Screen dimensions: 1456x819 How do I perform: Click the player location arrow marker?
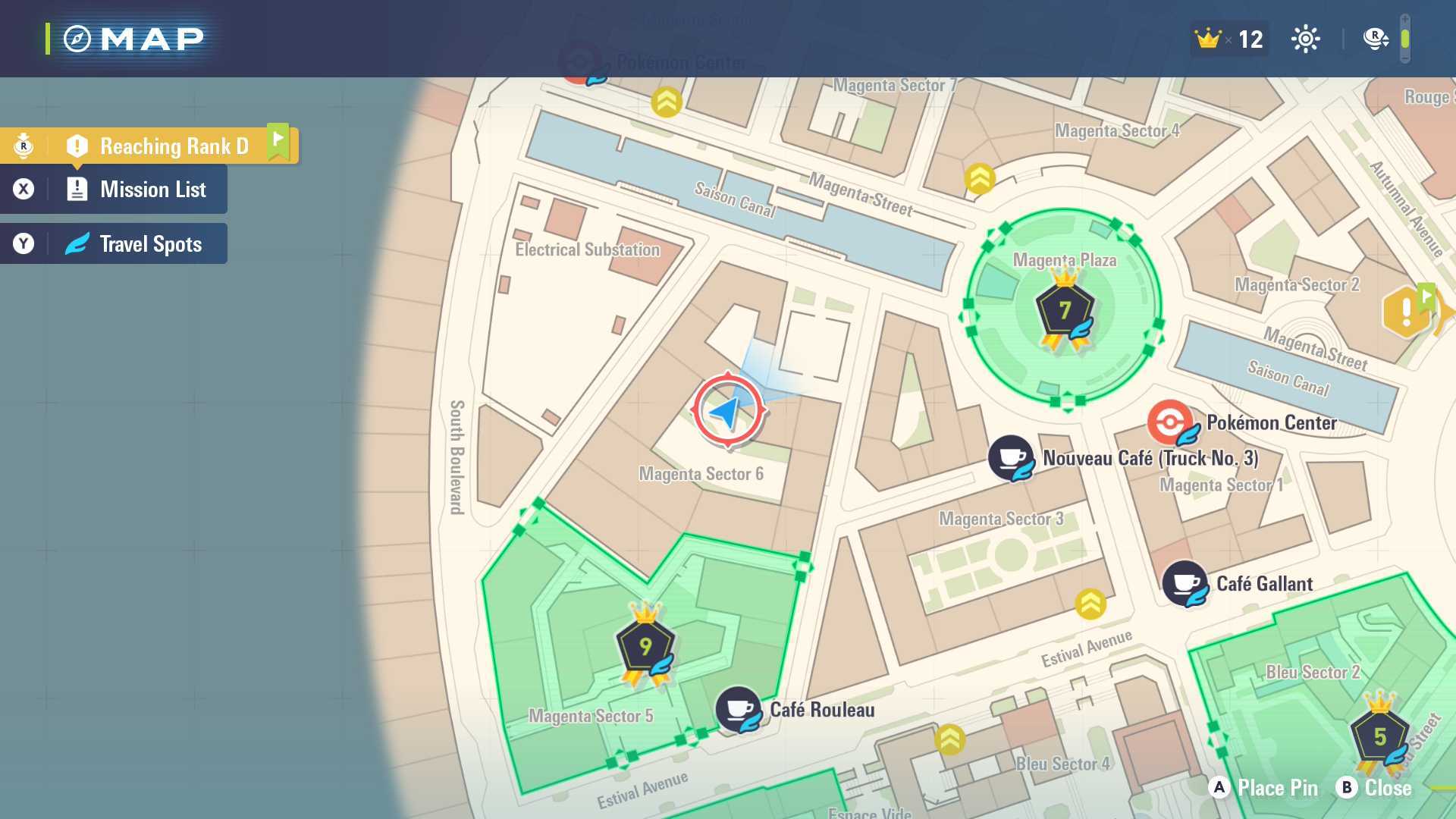727,411
